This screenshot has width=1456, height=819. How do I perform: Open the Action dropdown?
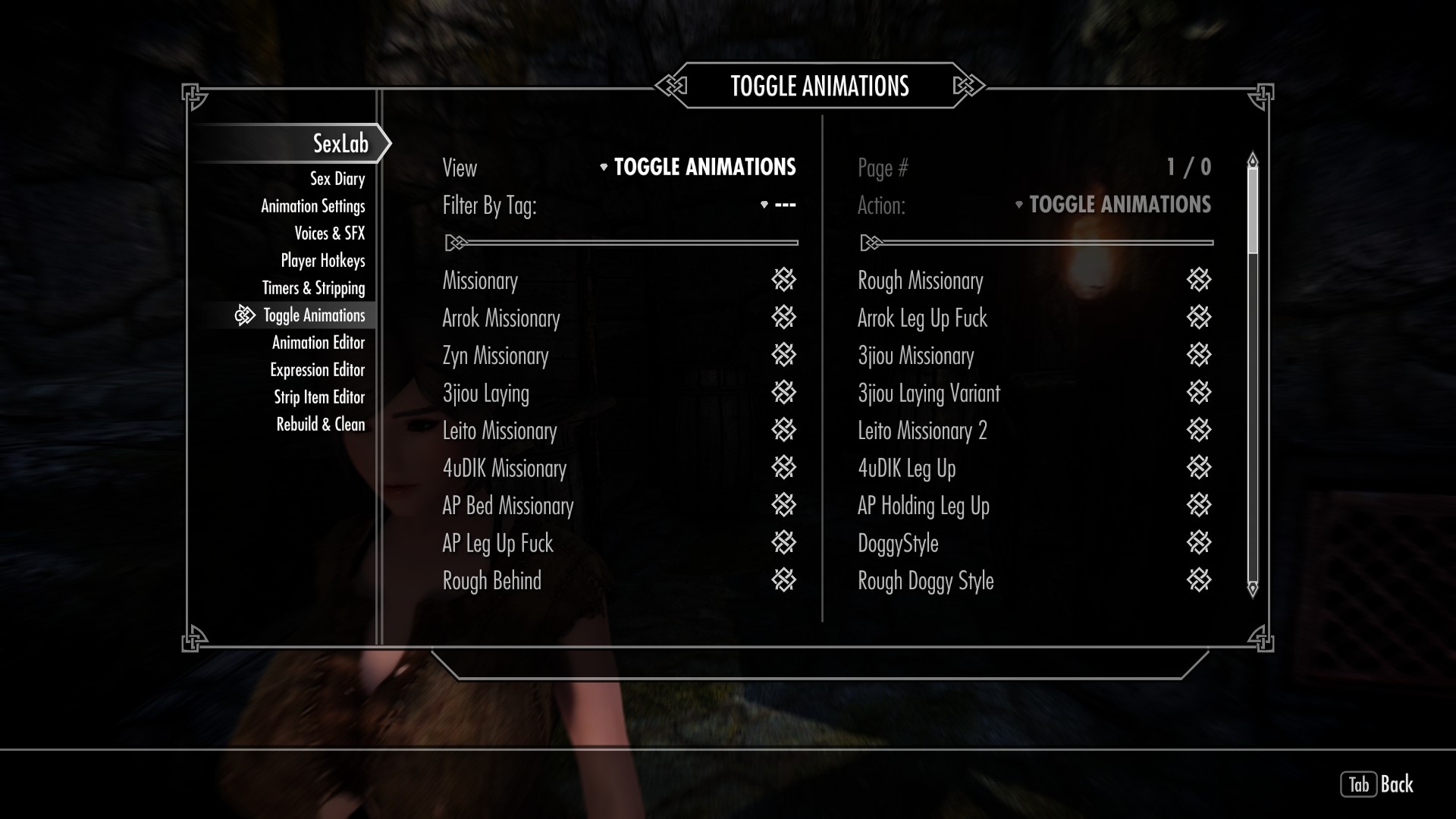point(1113,205)
